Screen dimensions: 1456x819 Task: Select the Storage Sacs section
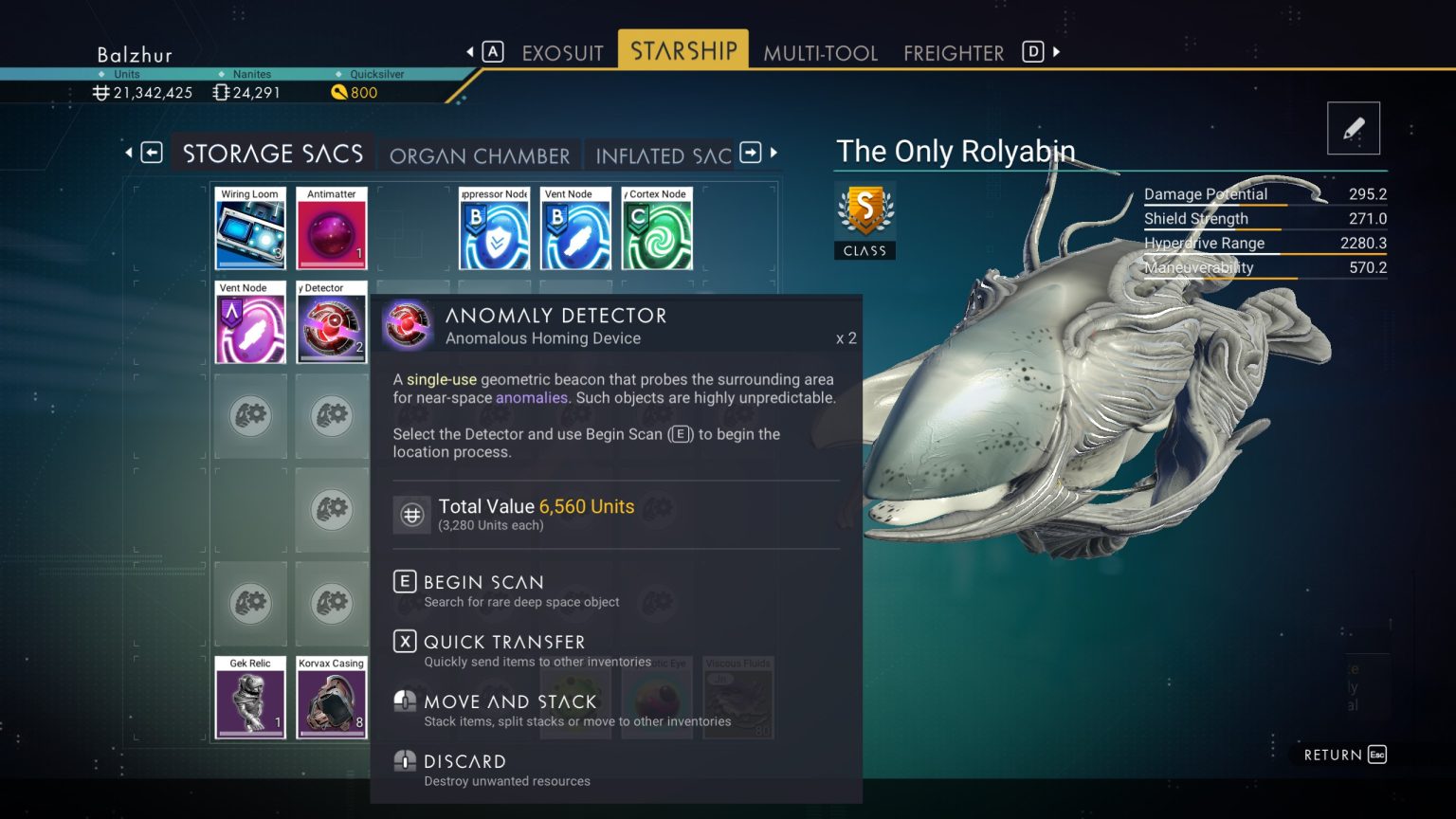click(273, 154)
